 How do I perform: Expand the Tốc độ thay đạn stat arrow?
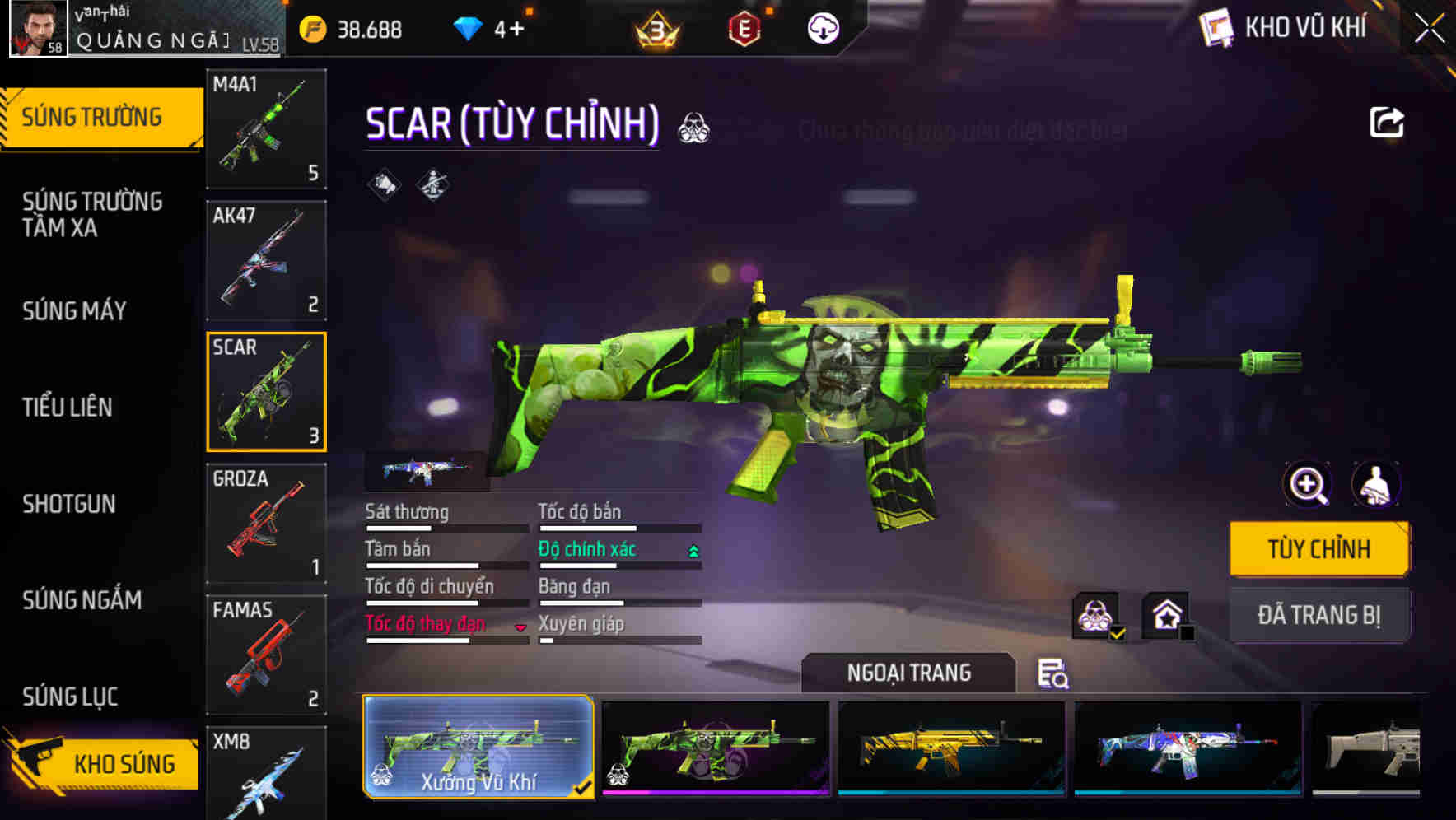click(x=521, y=627)
